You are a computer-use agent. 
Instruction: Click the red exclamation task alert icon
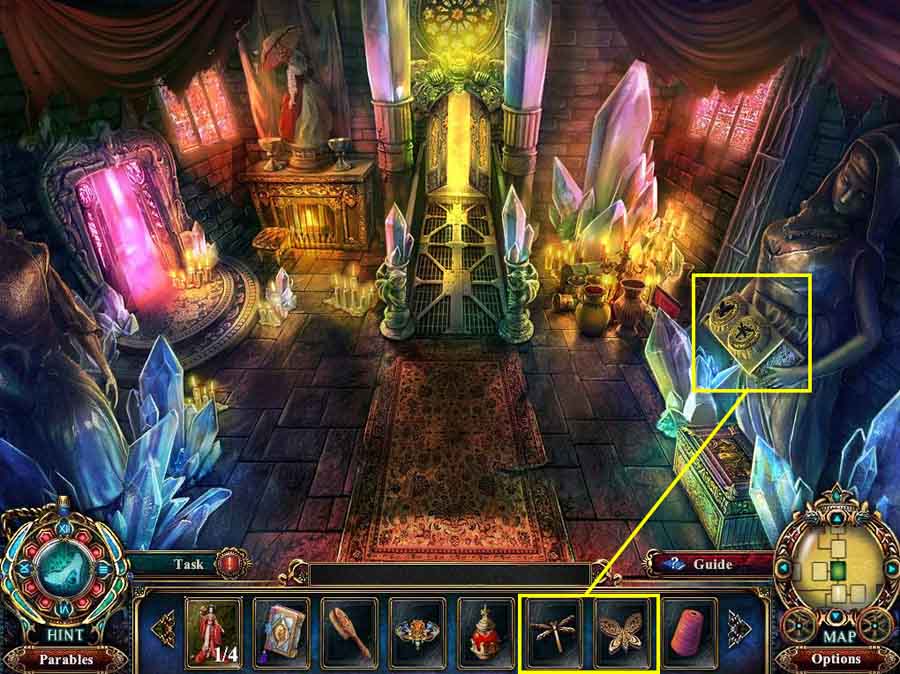232,563
